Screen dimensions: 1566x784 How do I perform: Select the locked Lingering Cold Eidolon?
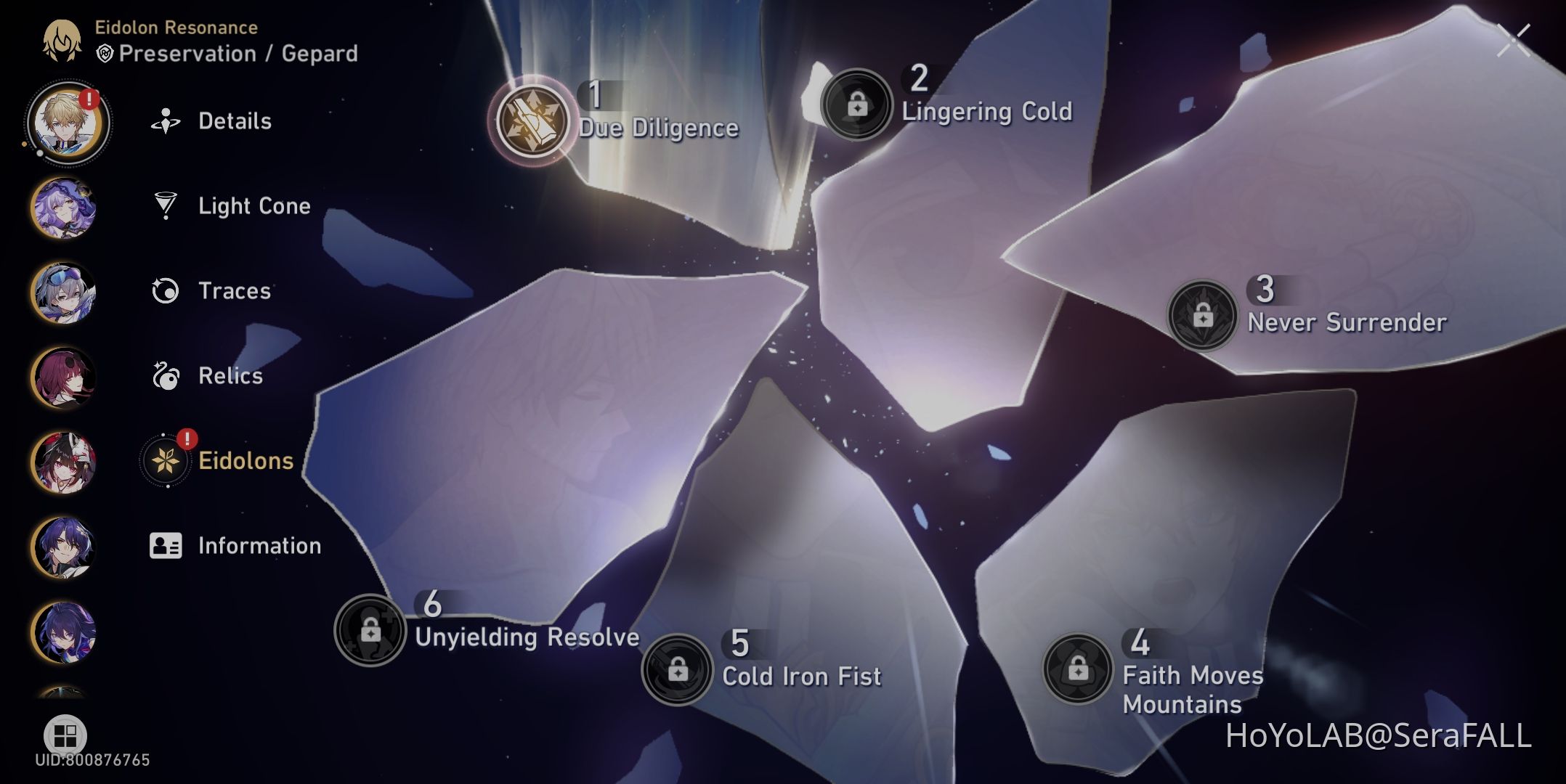coord(858,104)
